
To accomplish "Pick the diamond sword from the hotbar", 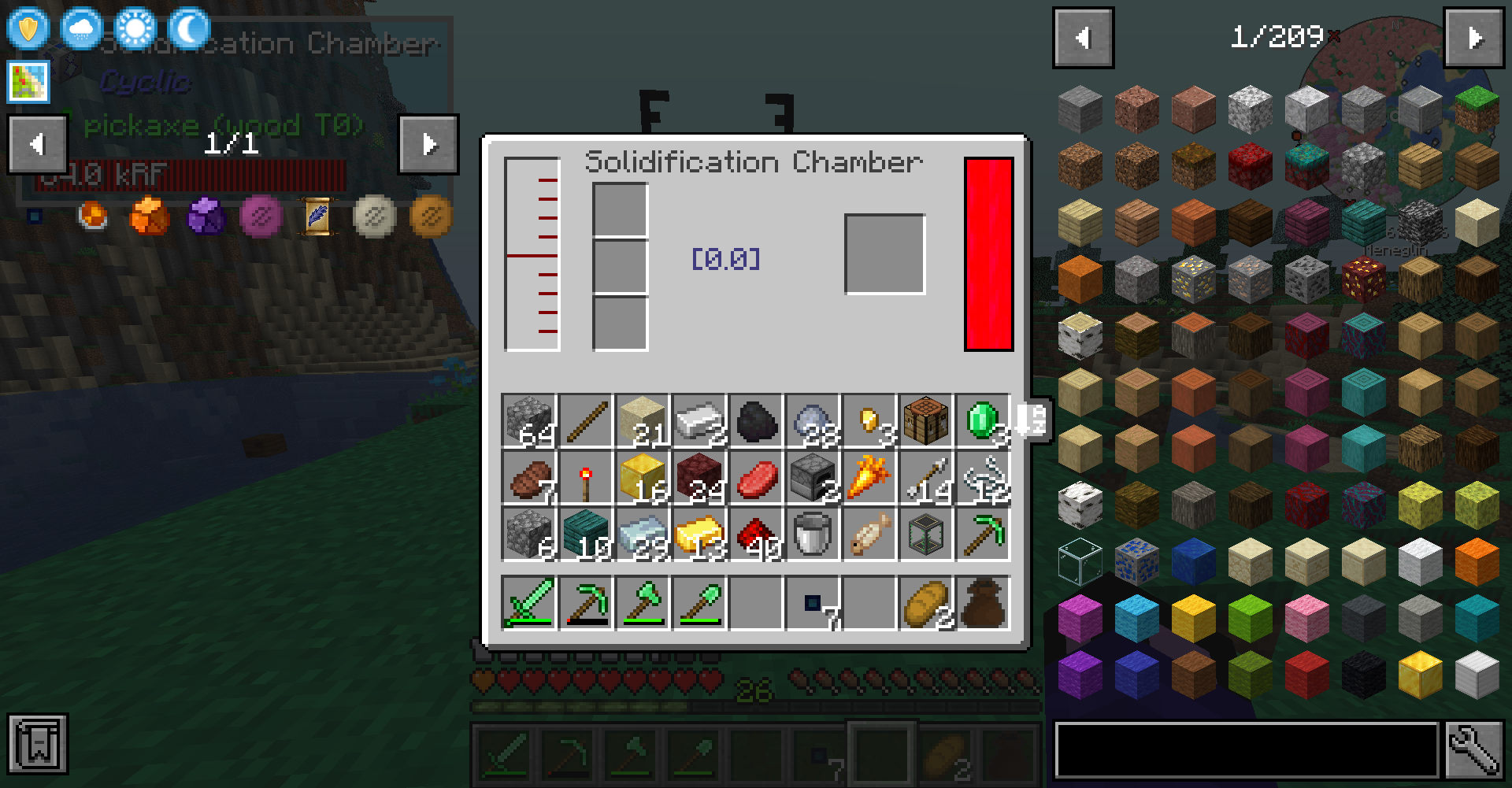I will tap(505, 756).
